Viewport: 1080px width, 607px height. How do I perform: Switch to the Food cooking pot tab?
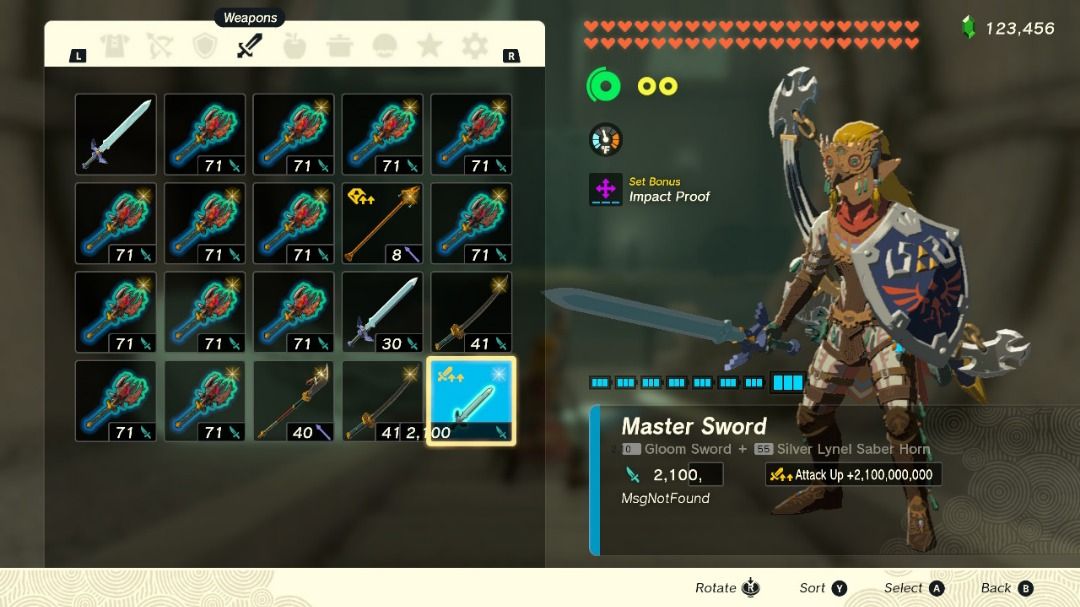339,46
